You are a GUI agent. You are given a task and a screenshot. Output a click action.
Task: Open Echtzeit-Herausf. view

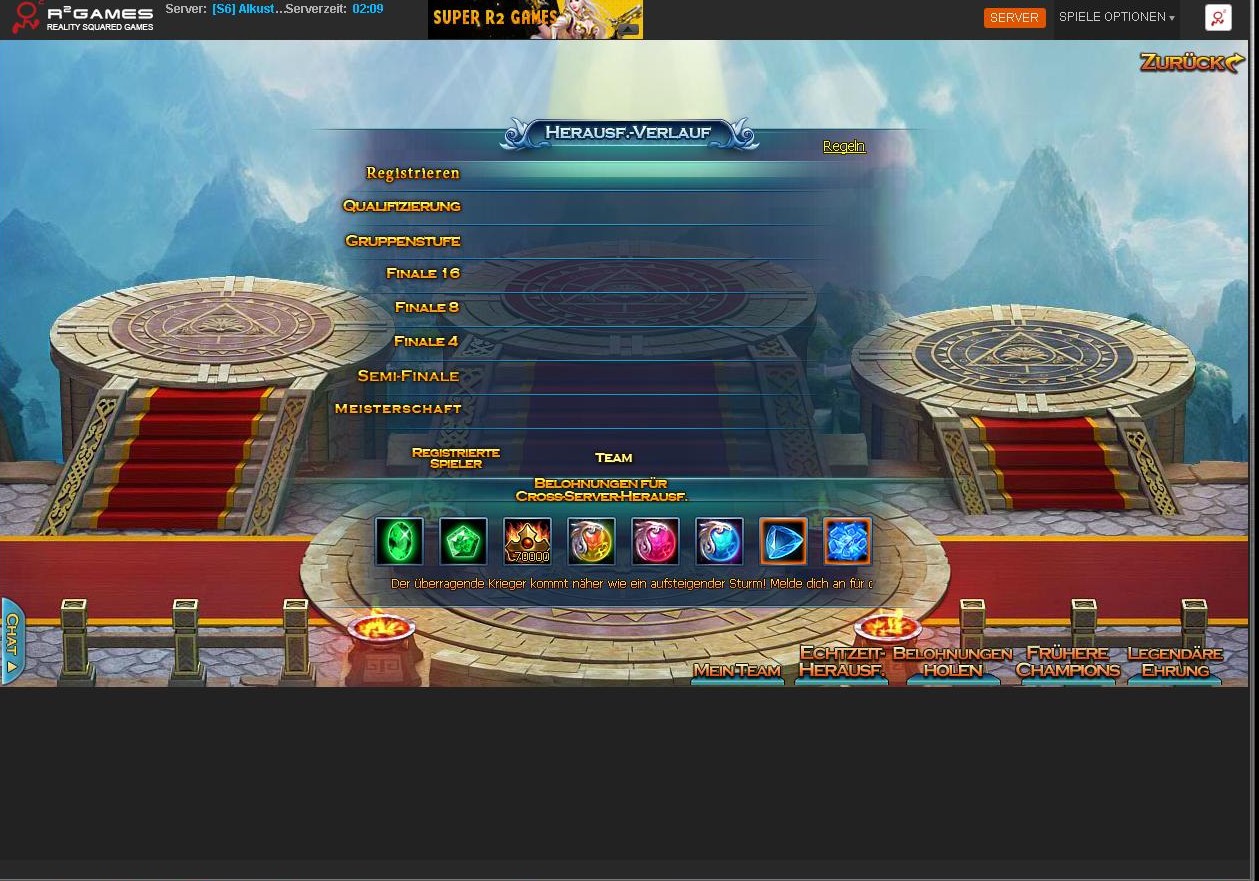(842, 662)
